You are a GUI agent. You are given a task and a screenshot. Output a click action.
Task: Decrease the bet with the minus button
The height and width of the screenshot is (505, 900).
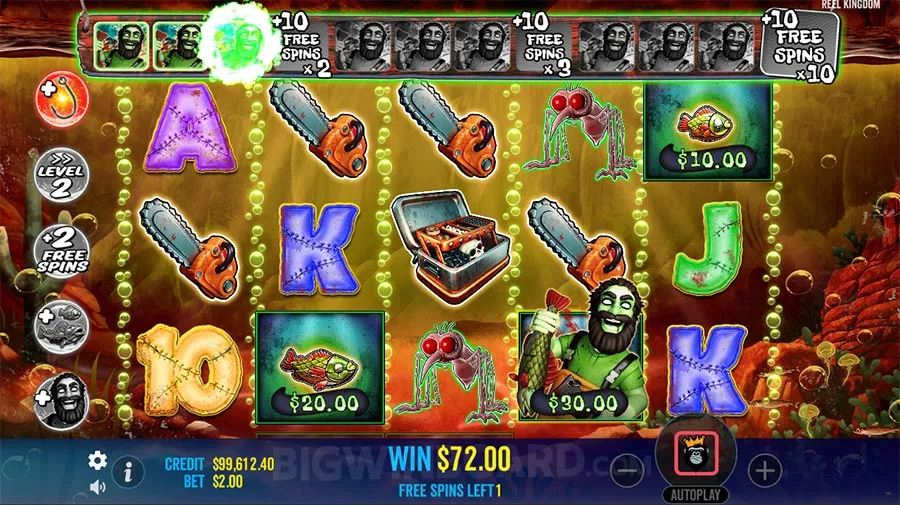626,469
